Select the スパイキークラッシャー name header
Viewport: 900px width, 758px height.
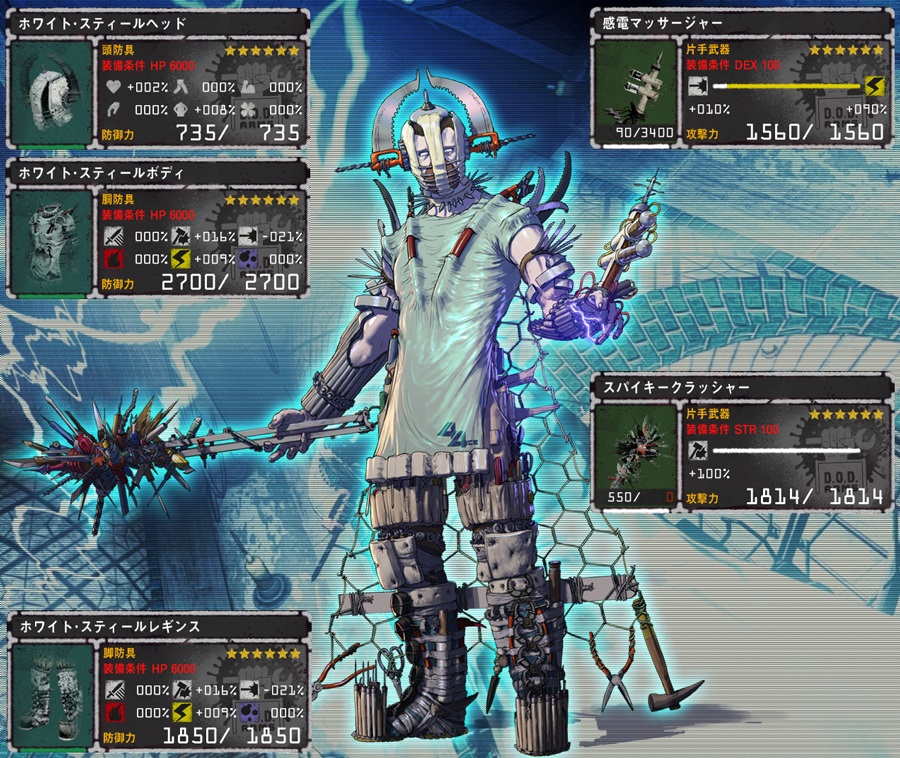click(740, 385)
